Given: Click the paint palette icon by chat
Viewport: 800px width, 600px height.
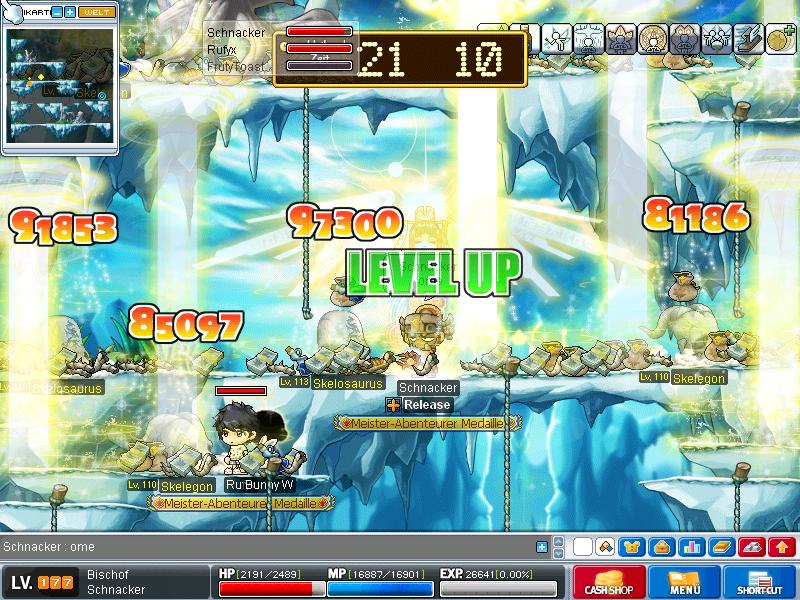Looking at the screenshot, I should pos(605,547).
